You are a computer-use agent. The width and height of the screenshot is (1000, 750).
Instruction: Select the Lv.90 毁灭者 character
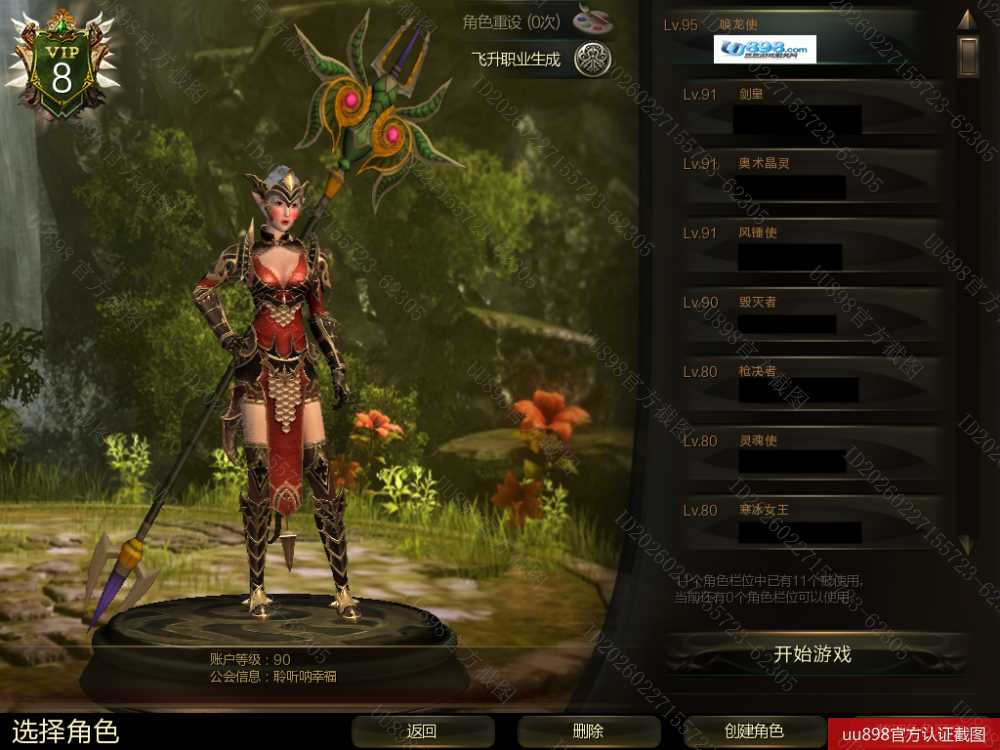tap(800, 317)
